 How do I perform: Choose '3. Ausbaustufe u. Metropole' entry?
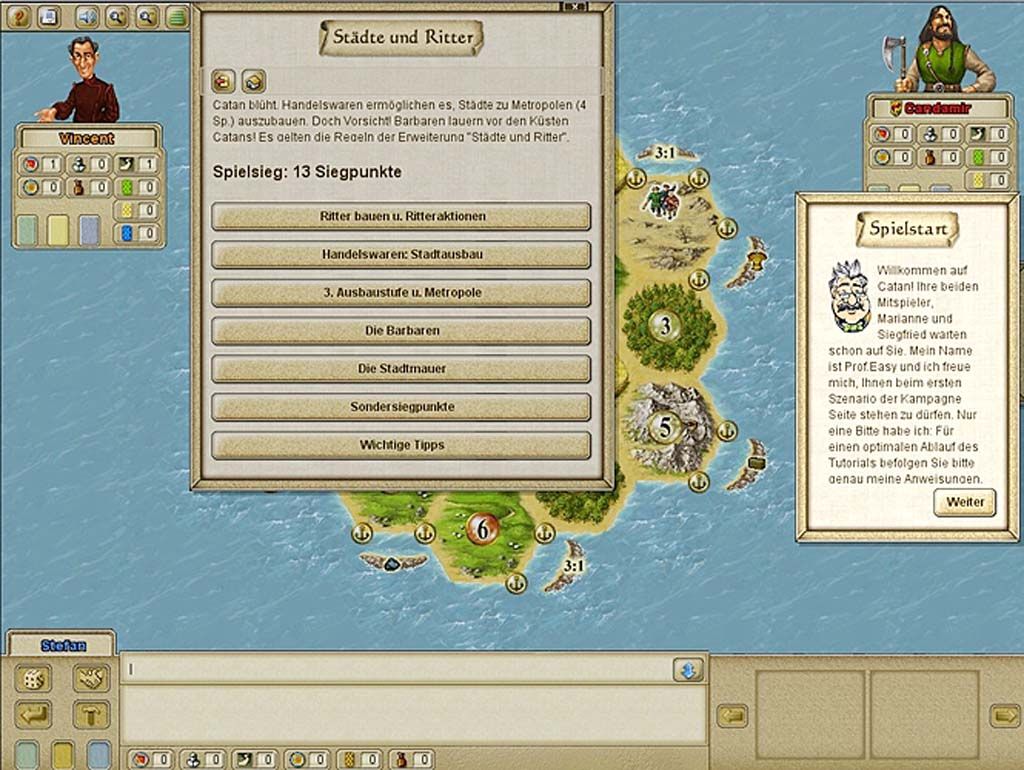point(401,292)
